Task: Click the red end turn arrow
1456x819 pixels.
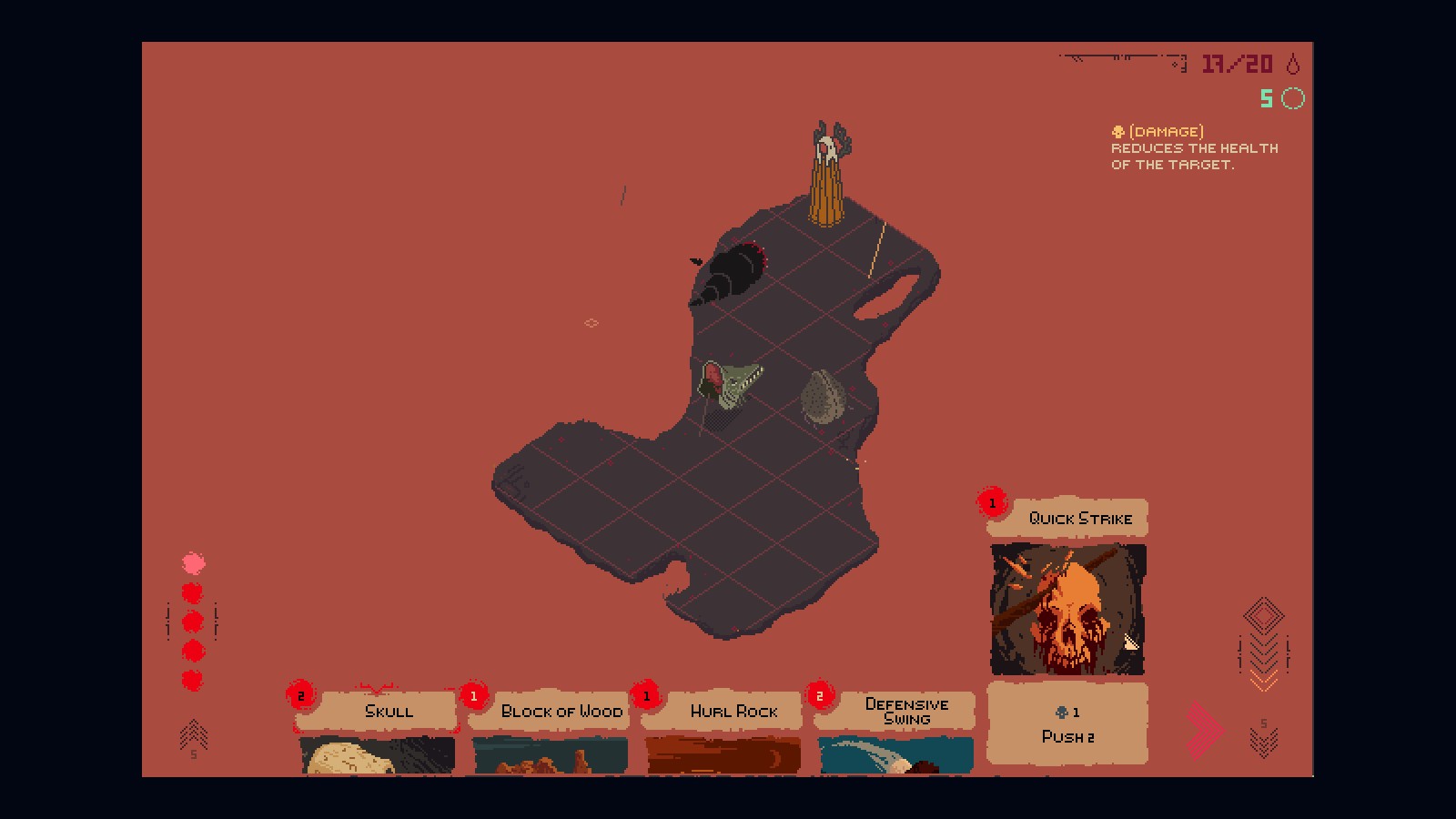Action: (1206, 730)
